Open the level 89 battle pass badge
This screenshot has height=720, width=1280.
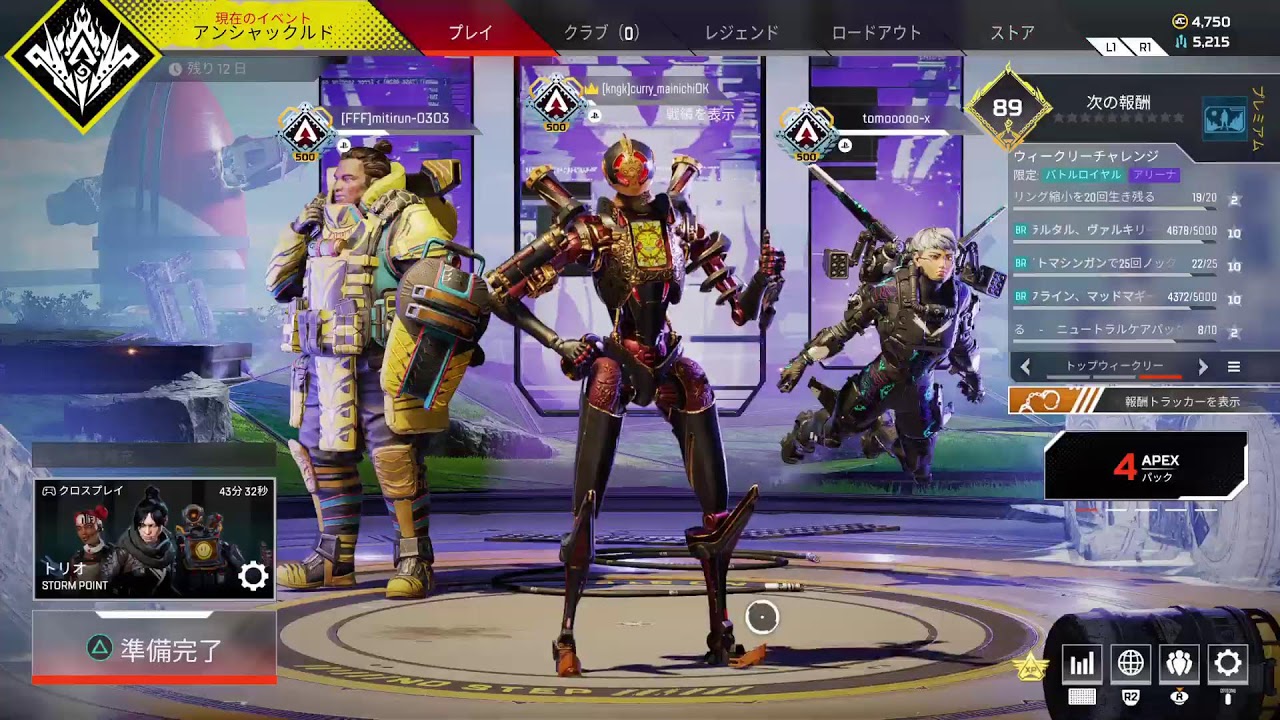(1007, 109)
